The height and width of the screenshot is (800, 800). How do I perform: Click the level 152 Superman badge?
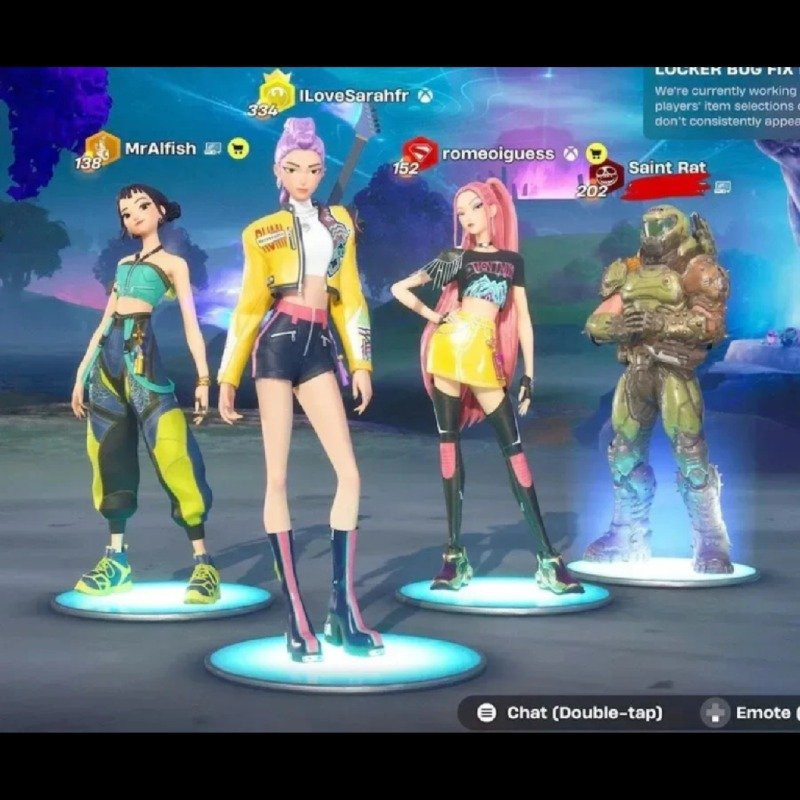(x=418, y=152)
